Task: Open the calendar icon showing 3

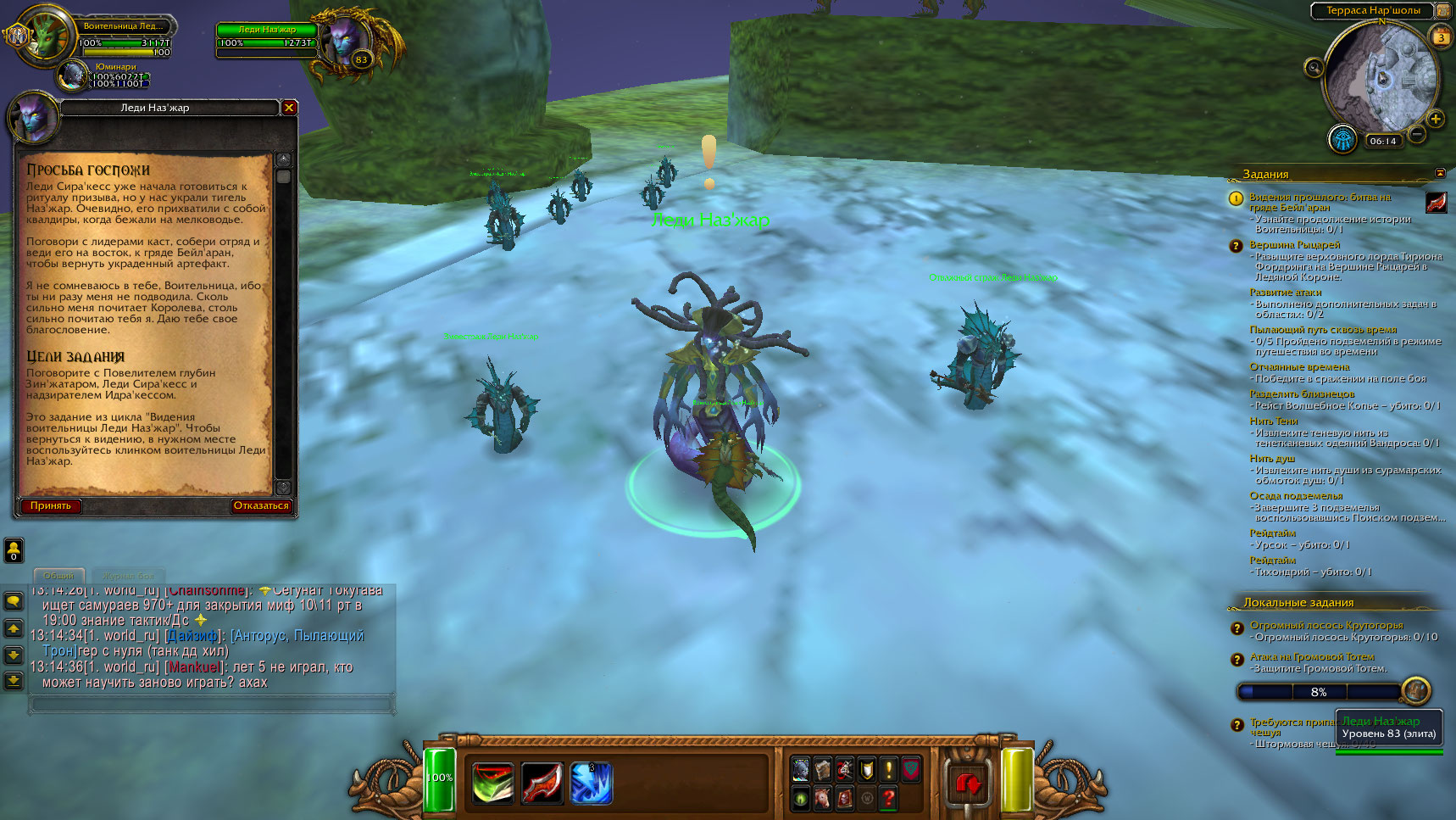Action: 1441,36
